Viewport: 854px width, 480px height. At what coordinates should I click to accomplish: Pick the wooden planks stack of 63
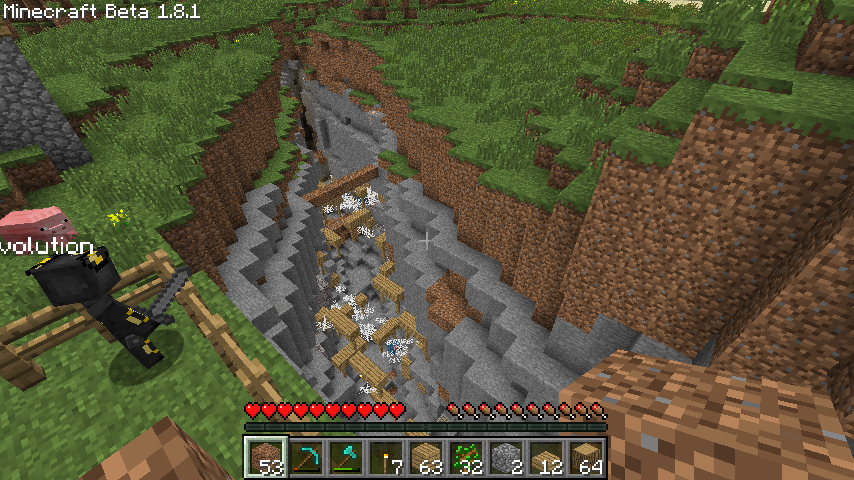426,457
